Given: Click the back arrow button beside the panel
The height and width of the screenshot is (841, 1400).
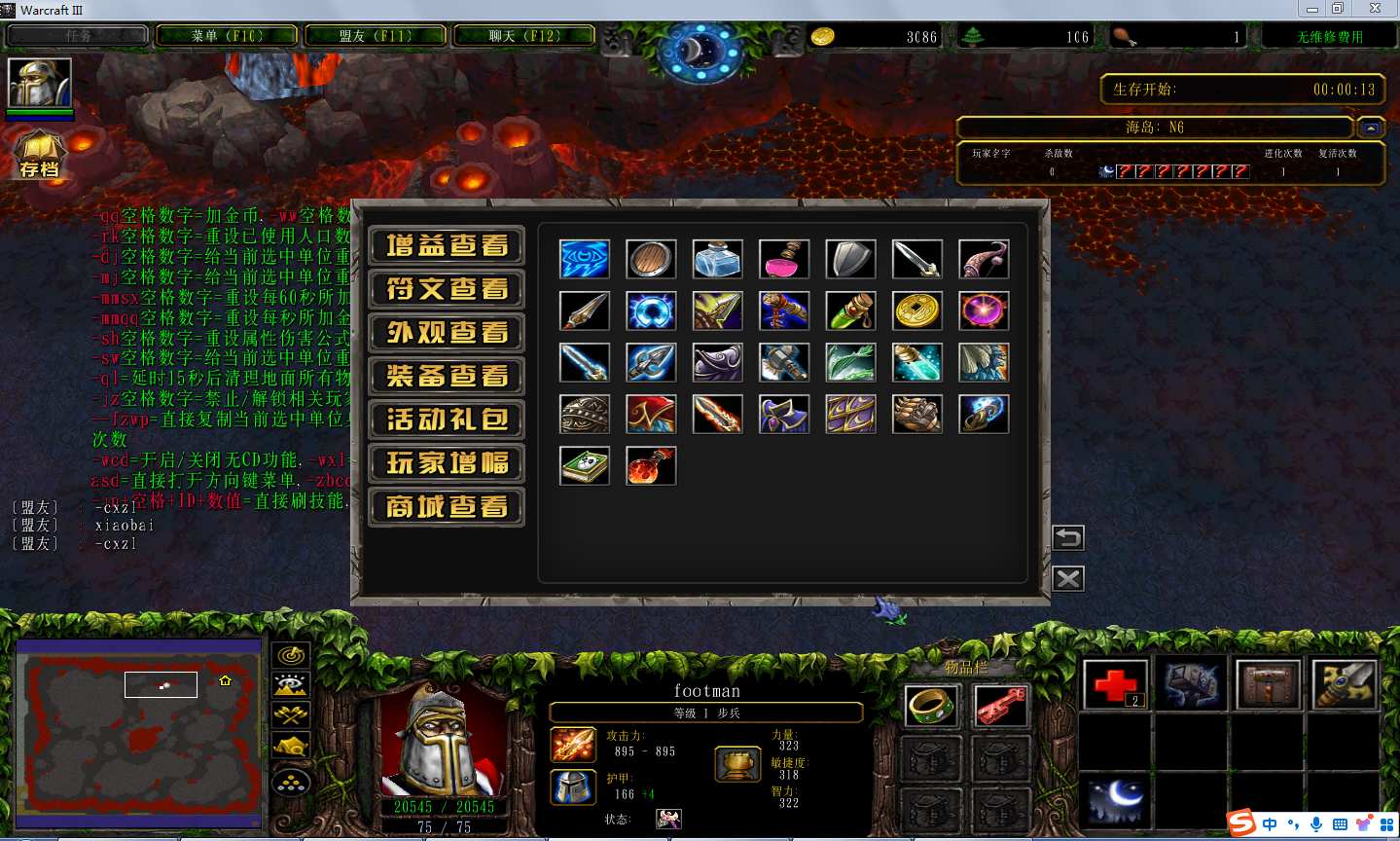Looking at the screenshot, I should [x=1067, y=537].
